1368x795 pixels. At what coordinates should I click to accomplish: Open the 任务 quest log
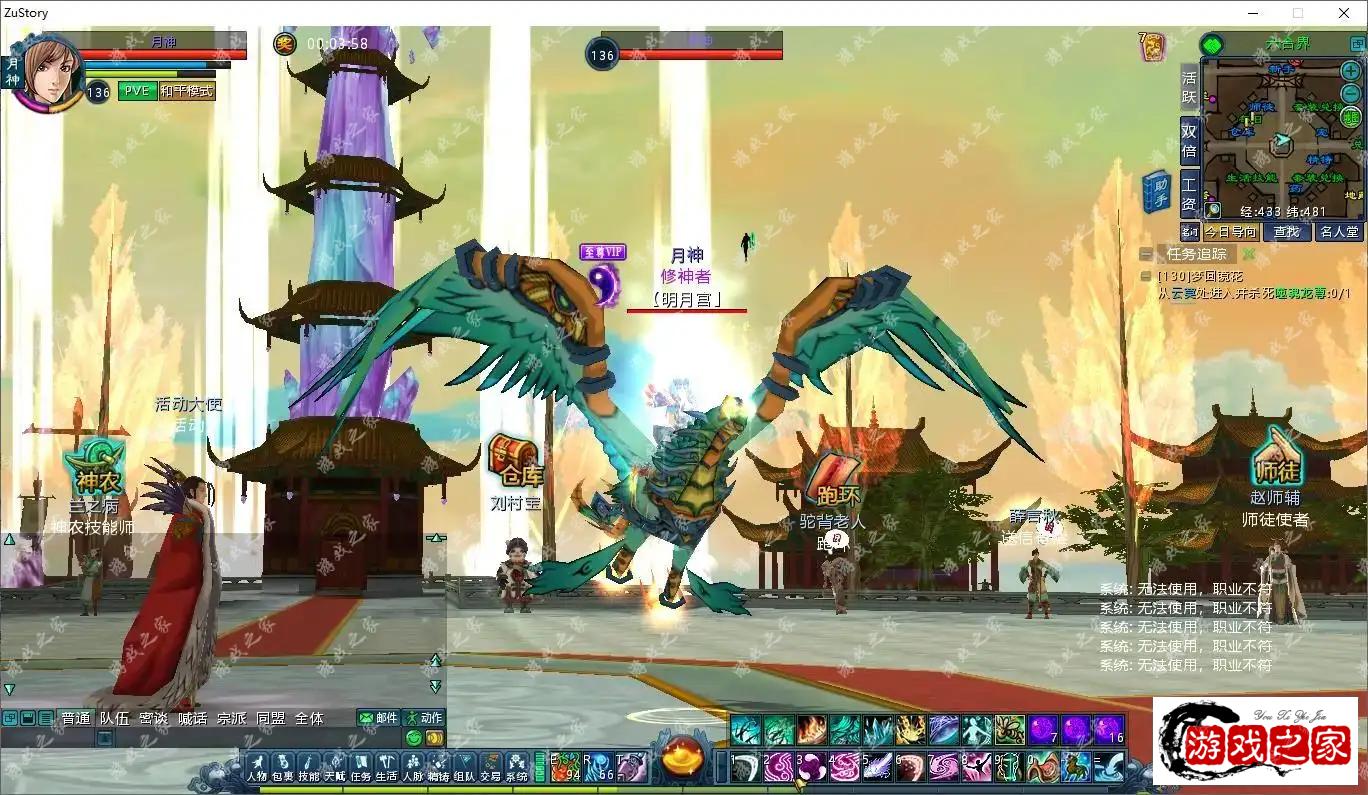361,767
